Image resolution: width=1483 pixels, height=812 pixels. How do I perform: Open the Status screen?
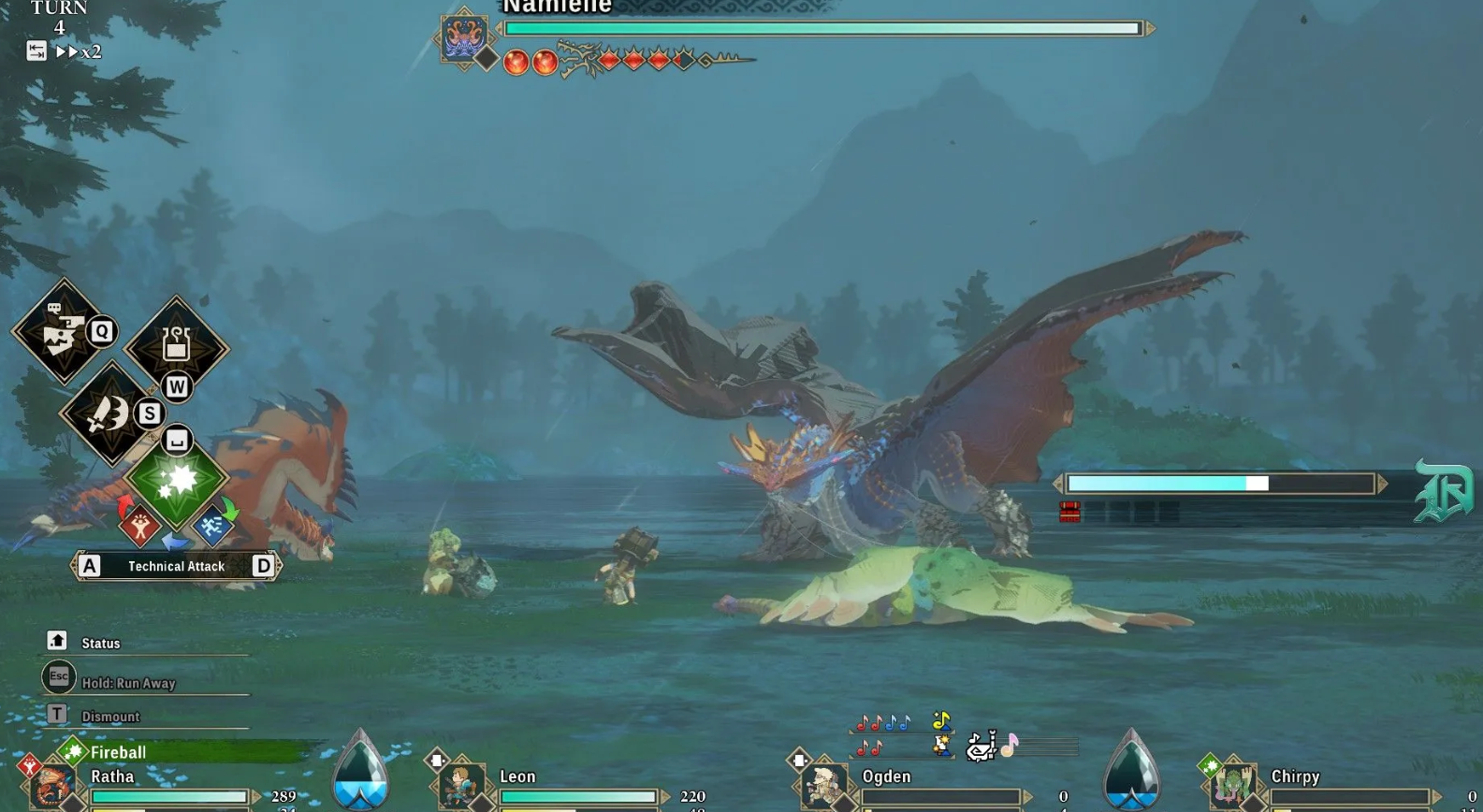[x=99, y=643]
